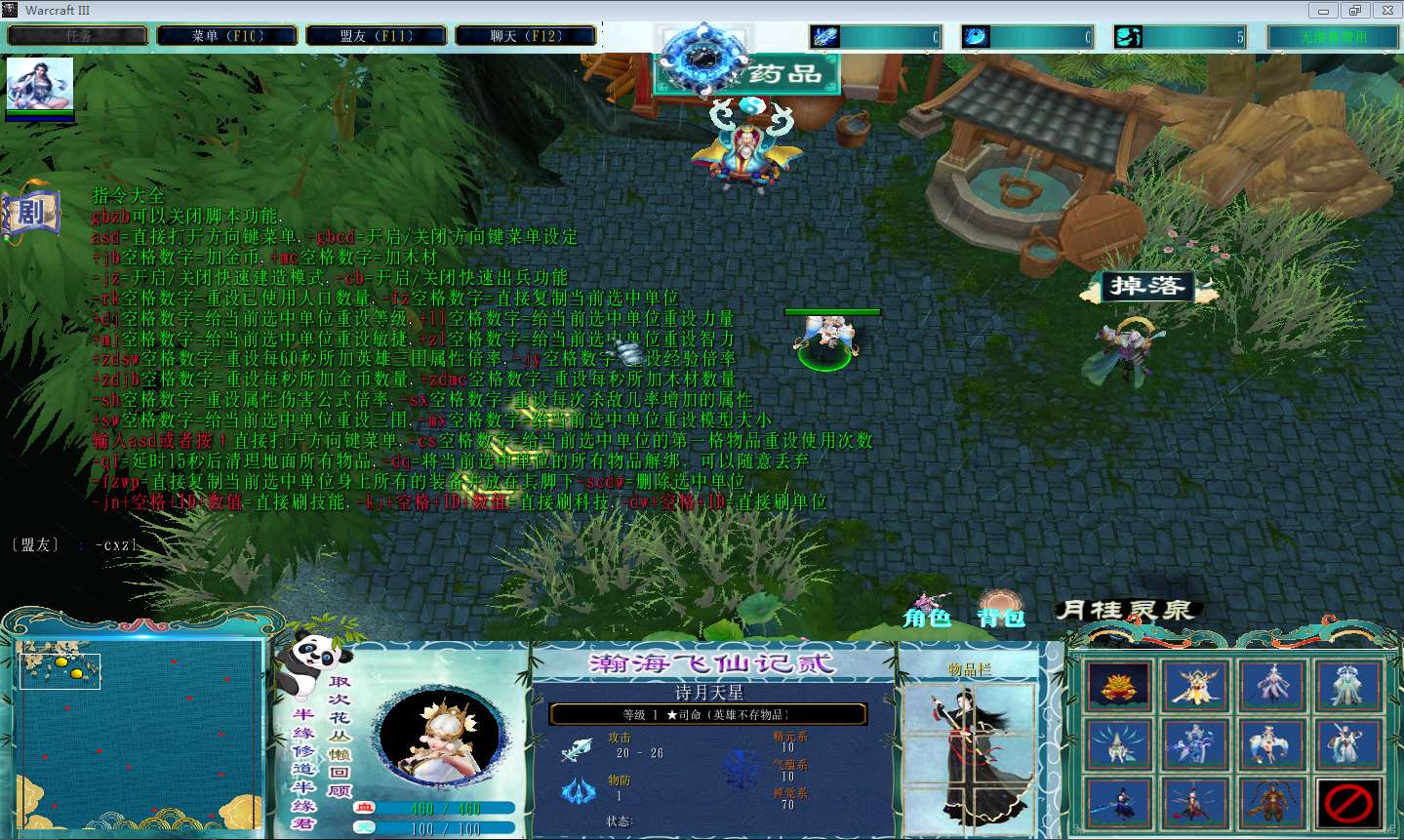Choose the red-caped warrior hero icon
The height and width of the screenshot is (840, 1404).
1195,803
